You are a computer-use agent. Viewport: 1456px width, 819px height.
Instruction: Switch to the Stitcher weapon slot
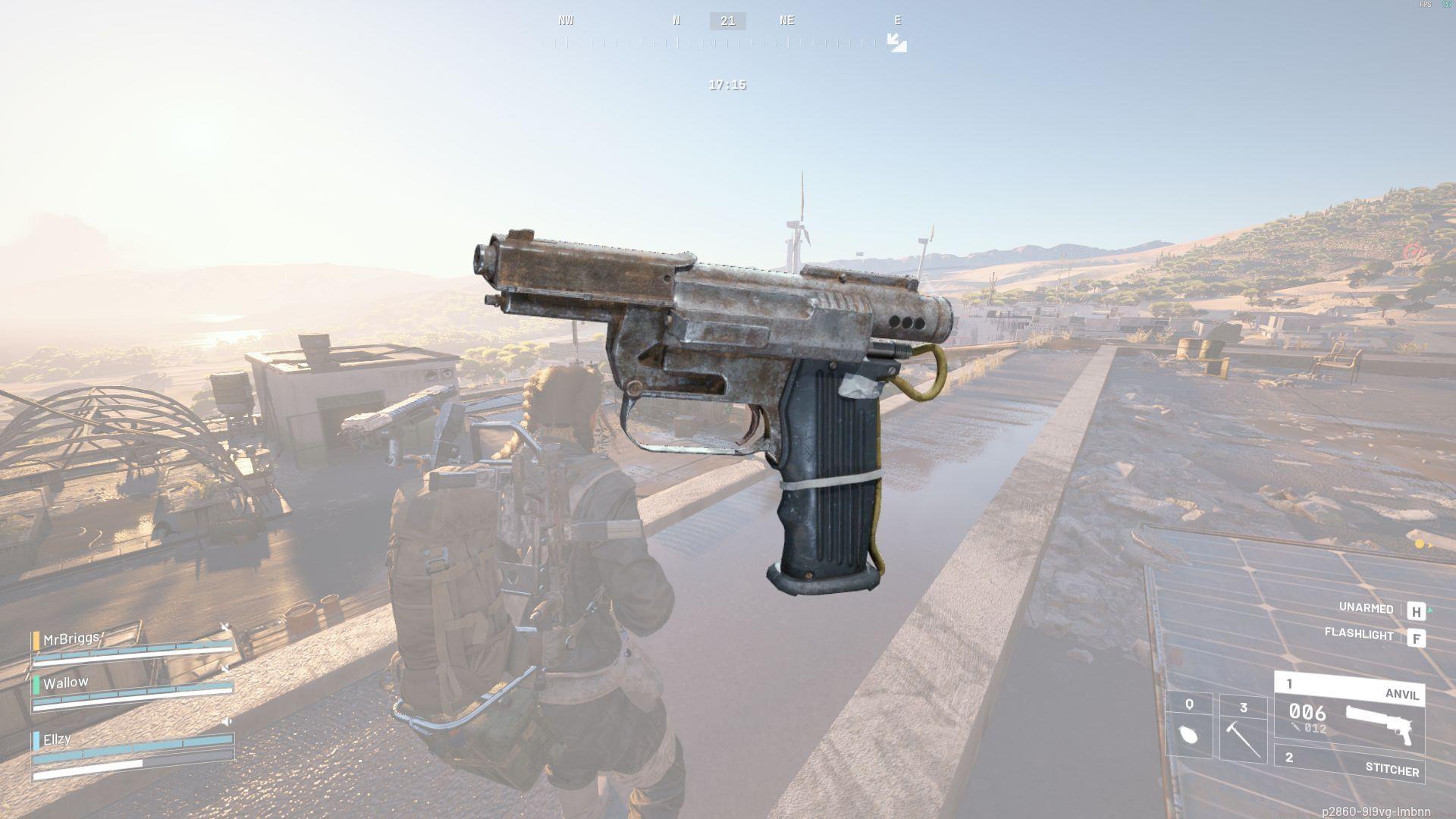[x=1350, y=764]
